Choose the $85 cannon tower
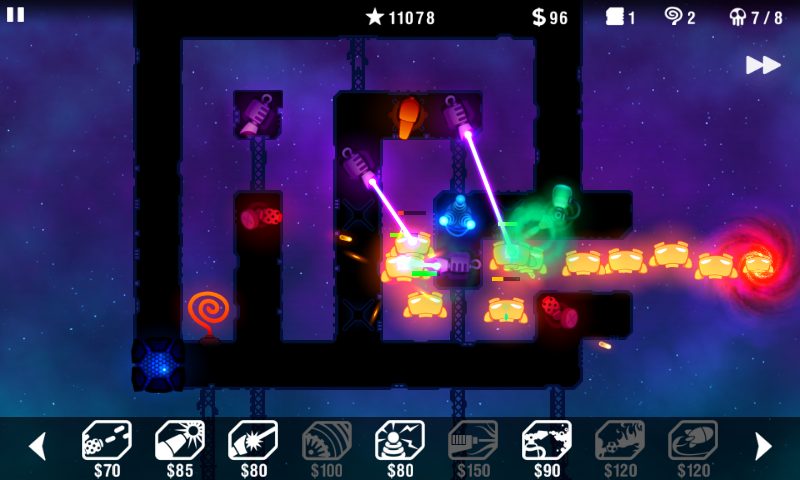Image resolution: width=800 pixels, height=480 pixels. pos(180,441)
